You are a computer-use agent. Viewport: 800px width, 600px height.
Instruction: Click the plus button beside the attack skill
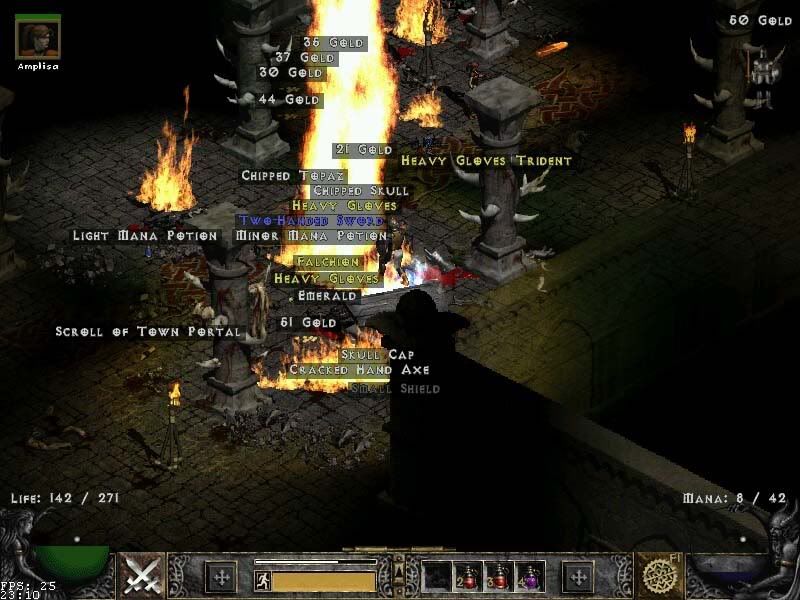(221, 576)
